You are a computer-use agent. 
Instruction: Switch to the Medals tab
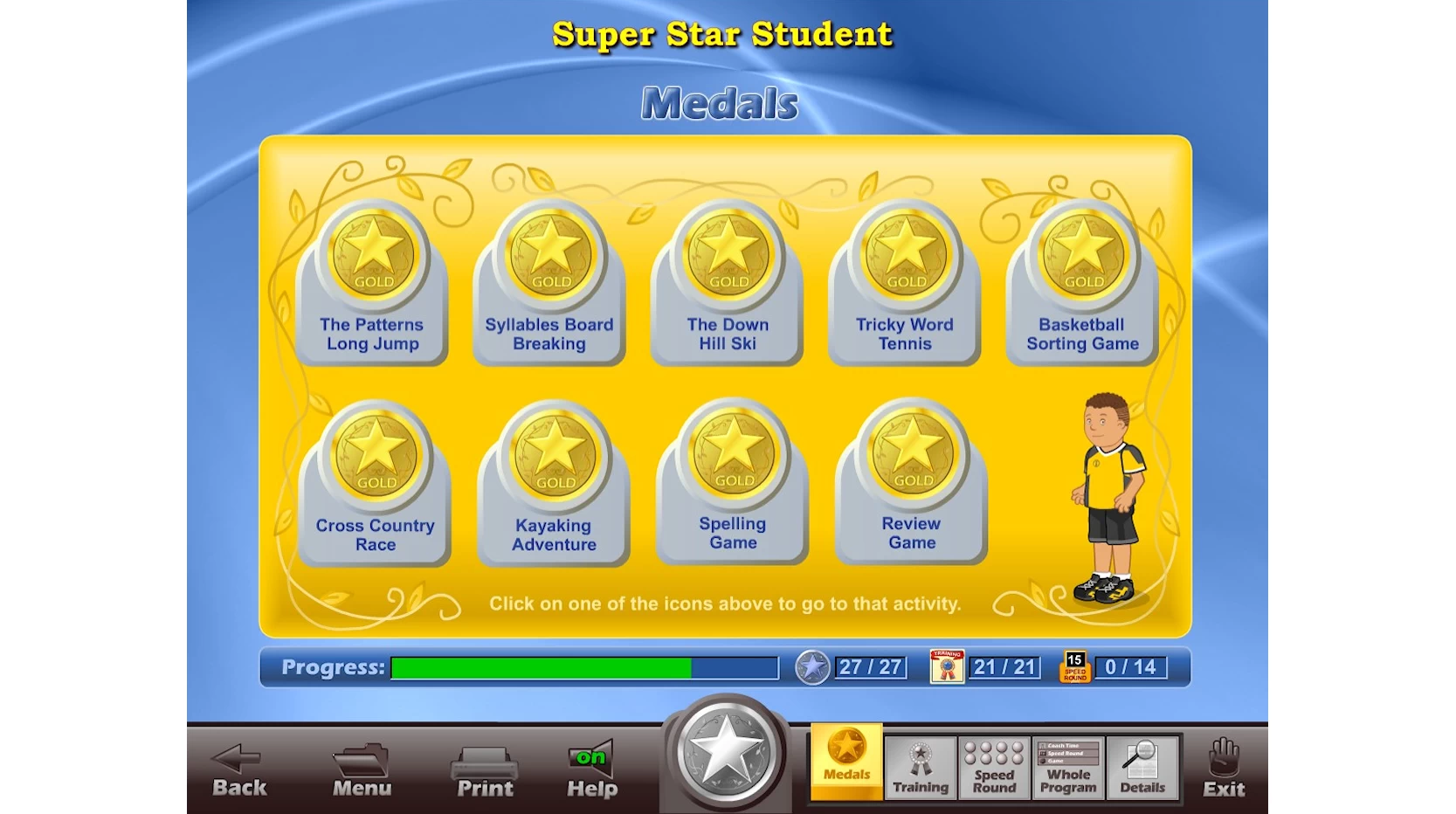coord(846,761)
